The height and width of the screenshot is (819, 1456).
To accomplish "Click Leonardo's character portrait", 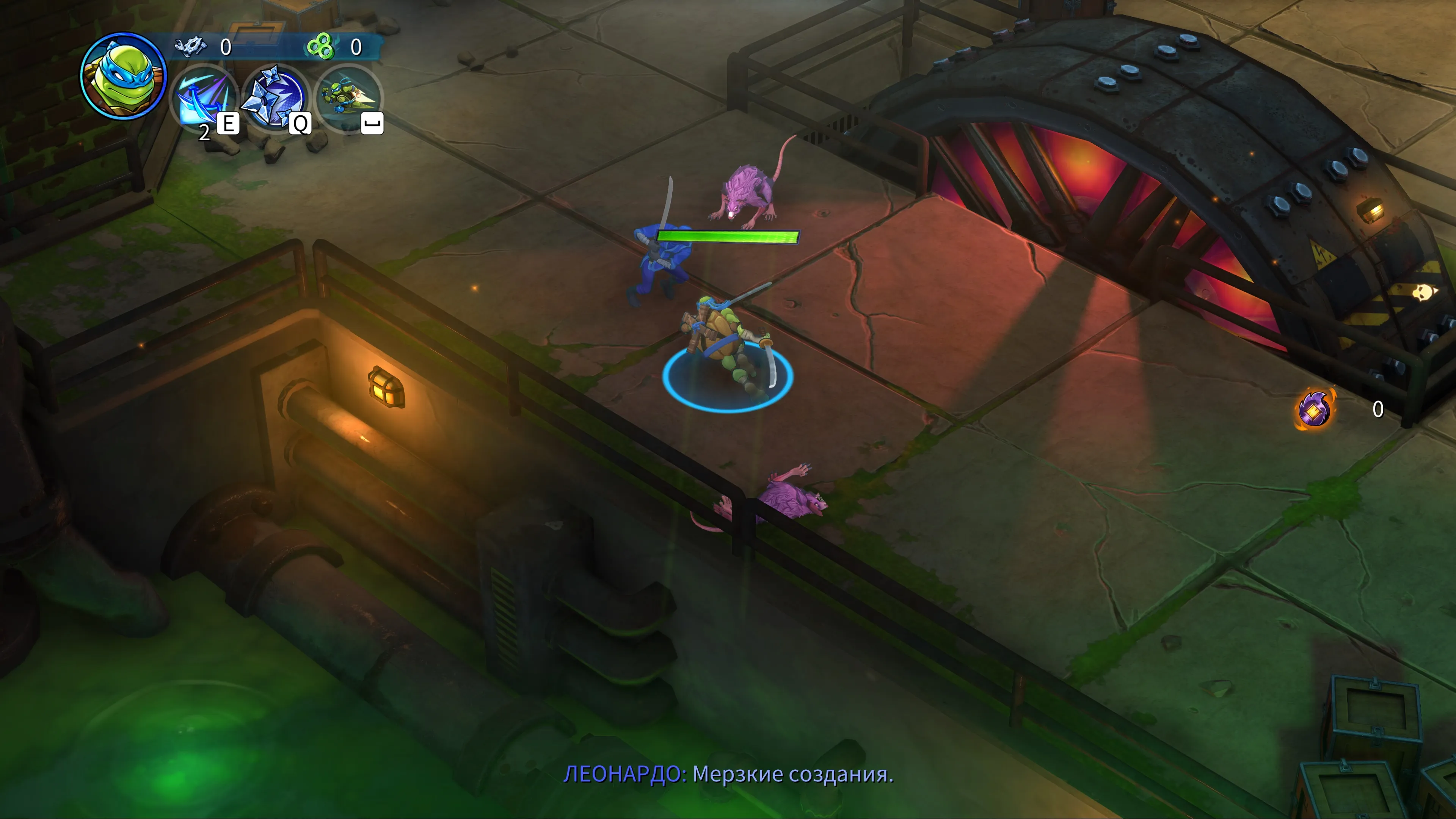I will coord(123,76).
